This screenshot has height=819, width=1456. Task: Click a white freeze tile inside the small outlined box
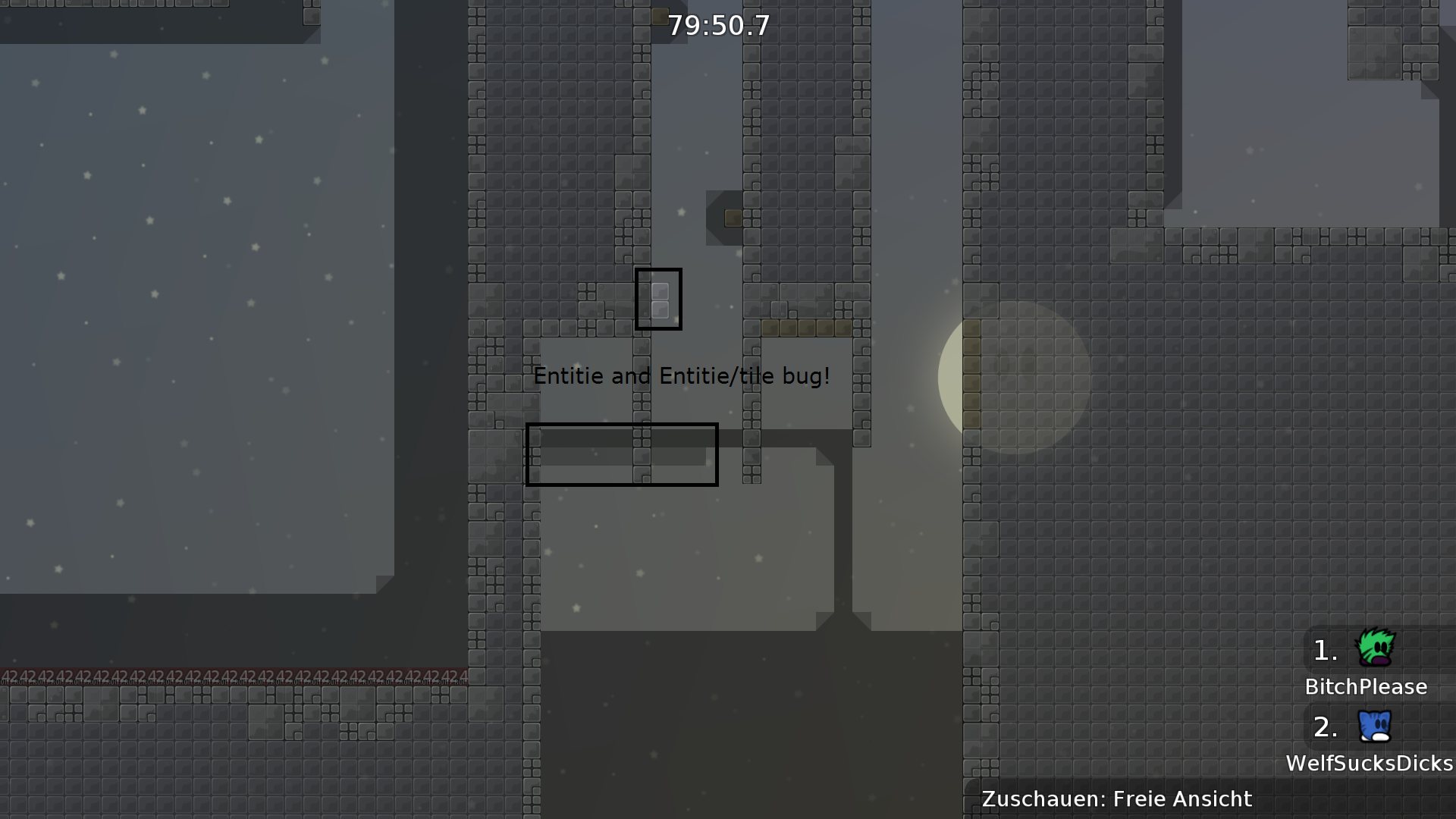(x=659, y=290)
